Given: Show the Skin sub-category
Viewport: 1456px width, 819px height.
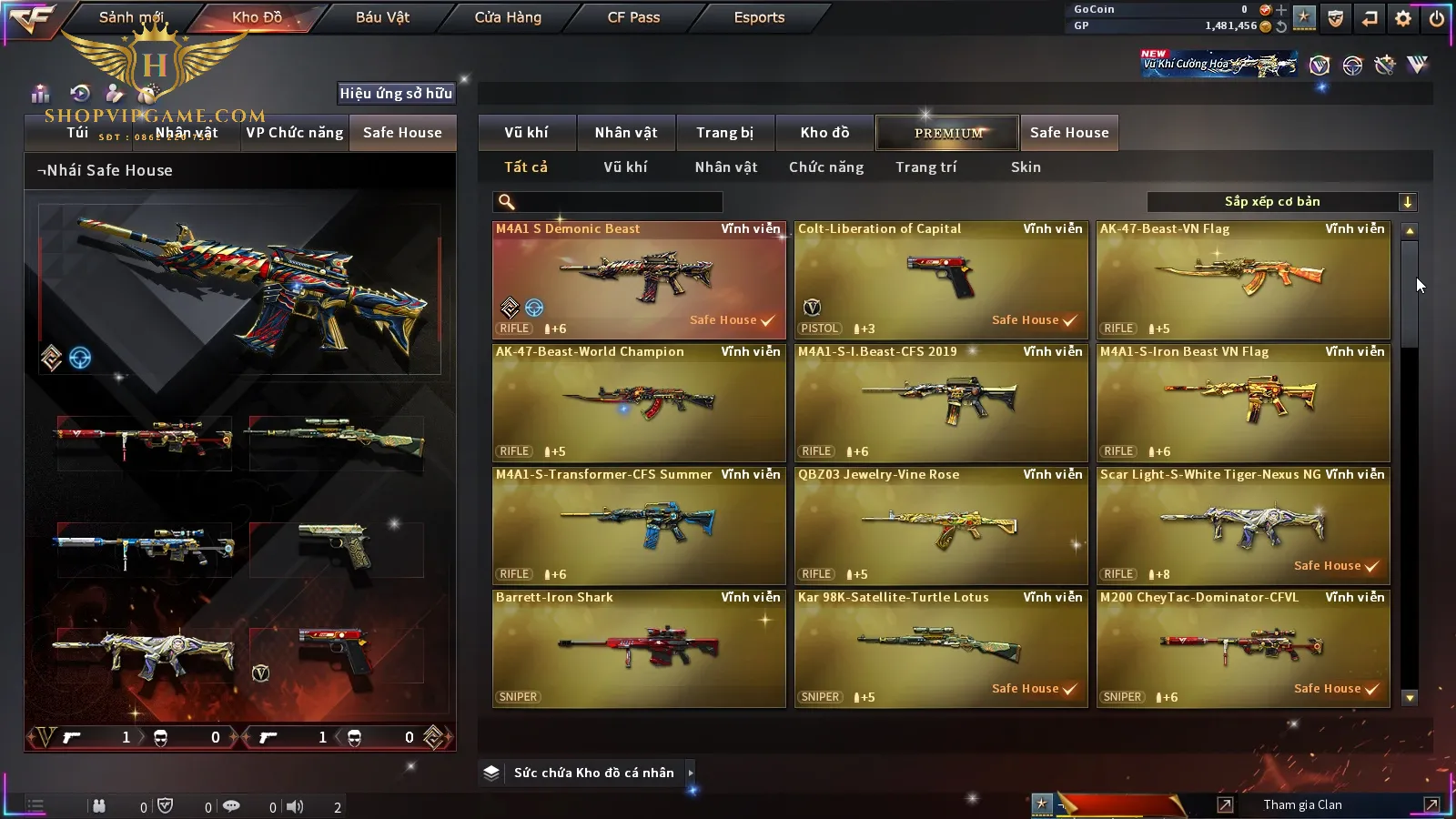Looking at the screenshot, I should coord(1026,167).
